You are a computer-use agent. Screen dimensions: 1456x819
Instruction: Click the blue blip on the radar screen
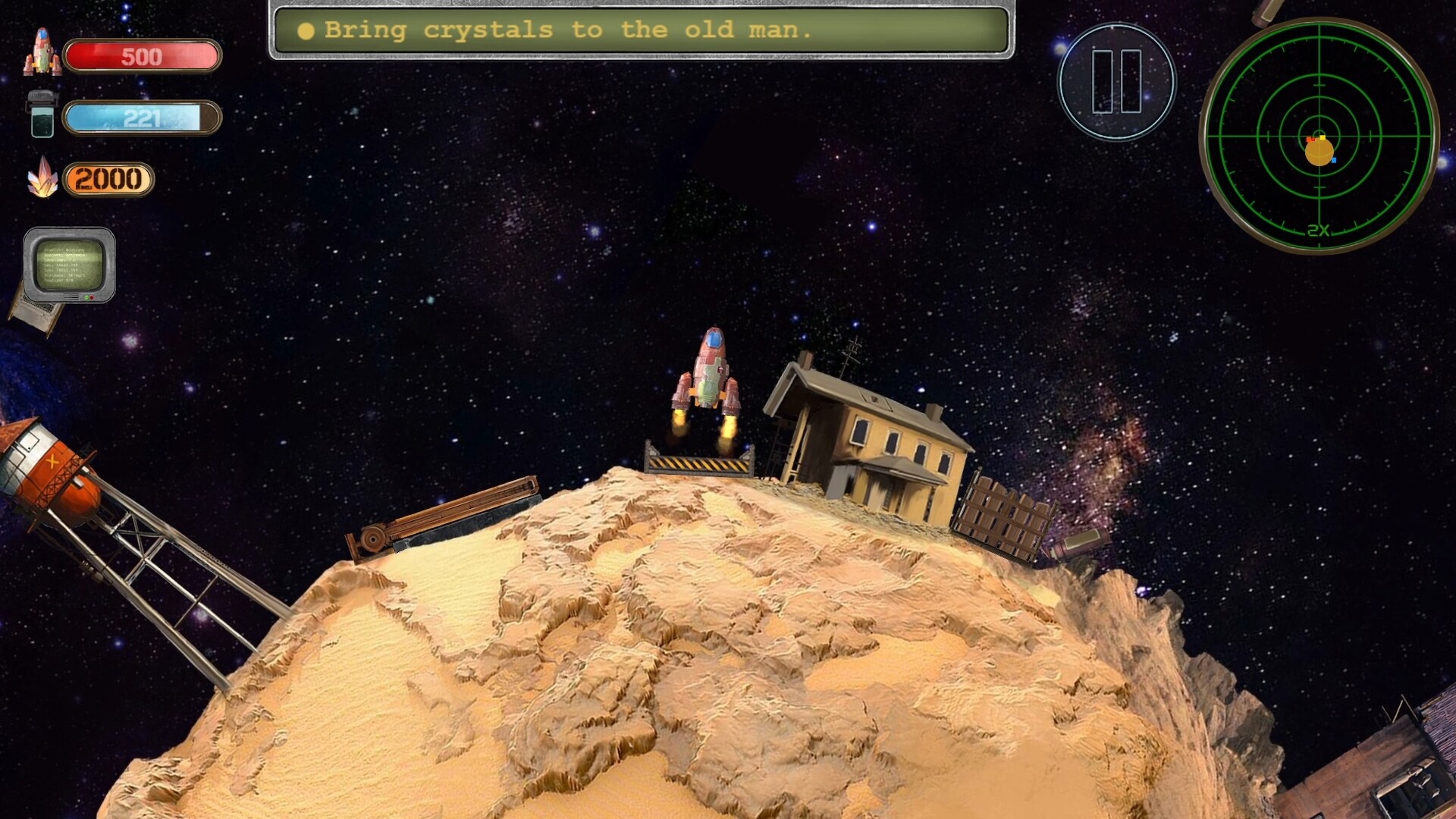[x=1335, y=160]
